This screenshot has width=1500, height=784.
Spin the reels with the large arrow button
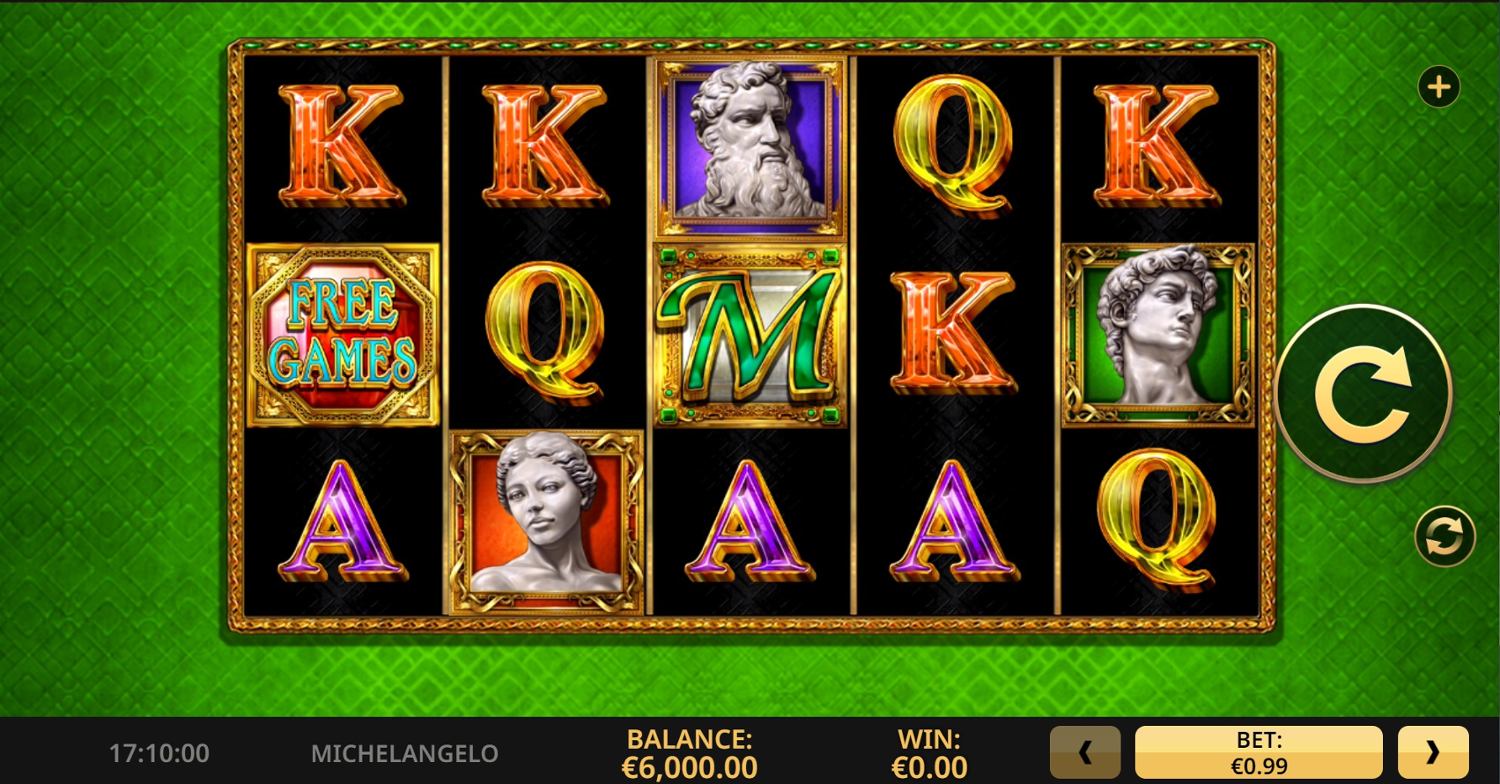coord(1364,393)
